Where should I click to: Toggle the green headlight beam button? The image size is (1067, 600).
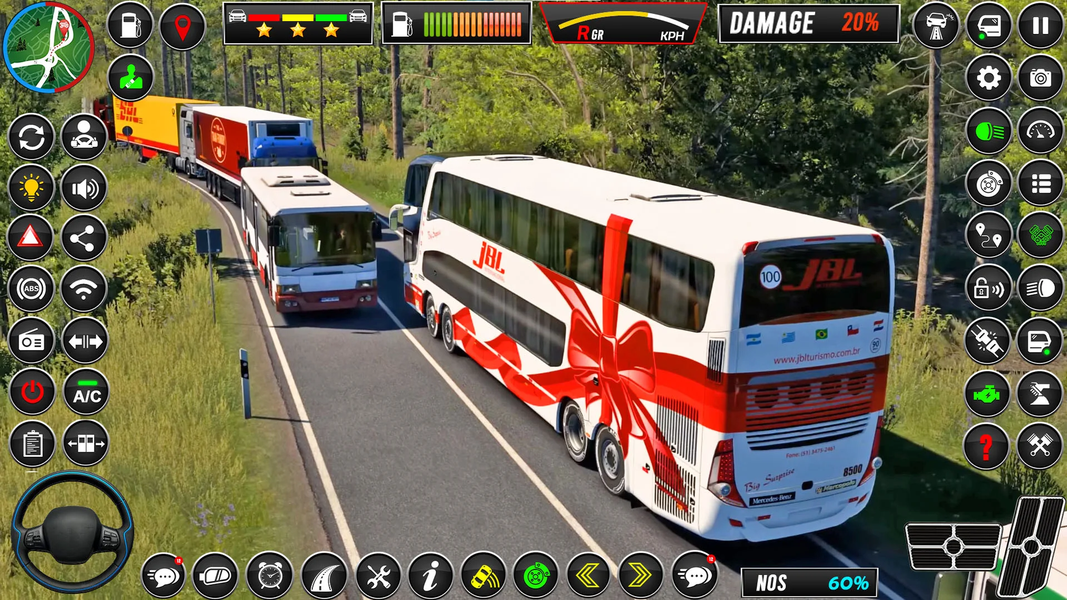pos(988,131)
